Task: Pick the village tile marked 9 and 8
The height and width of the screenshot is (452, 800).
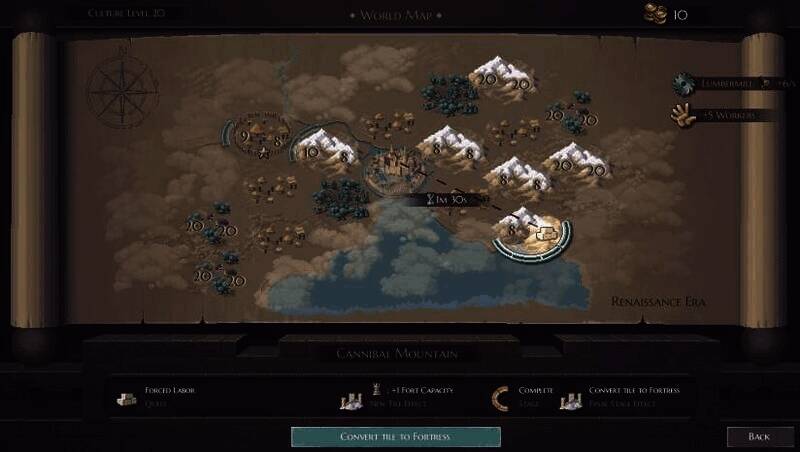Action: (x=259, y=137)
